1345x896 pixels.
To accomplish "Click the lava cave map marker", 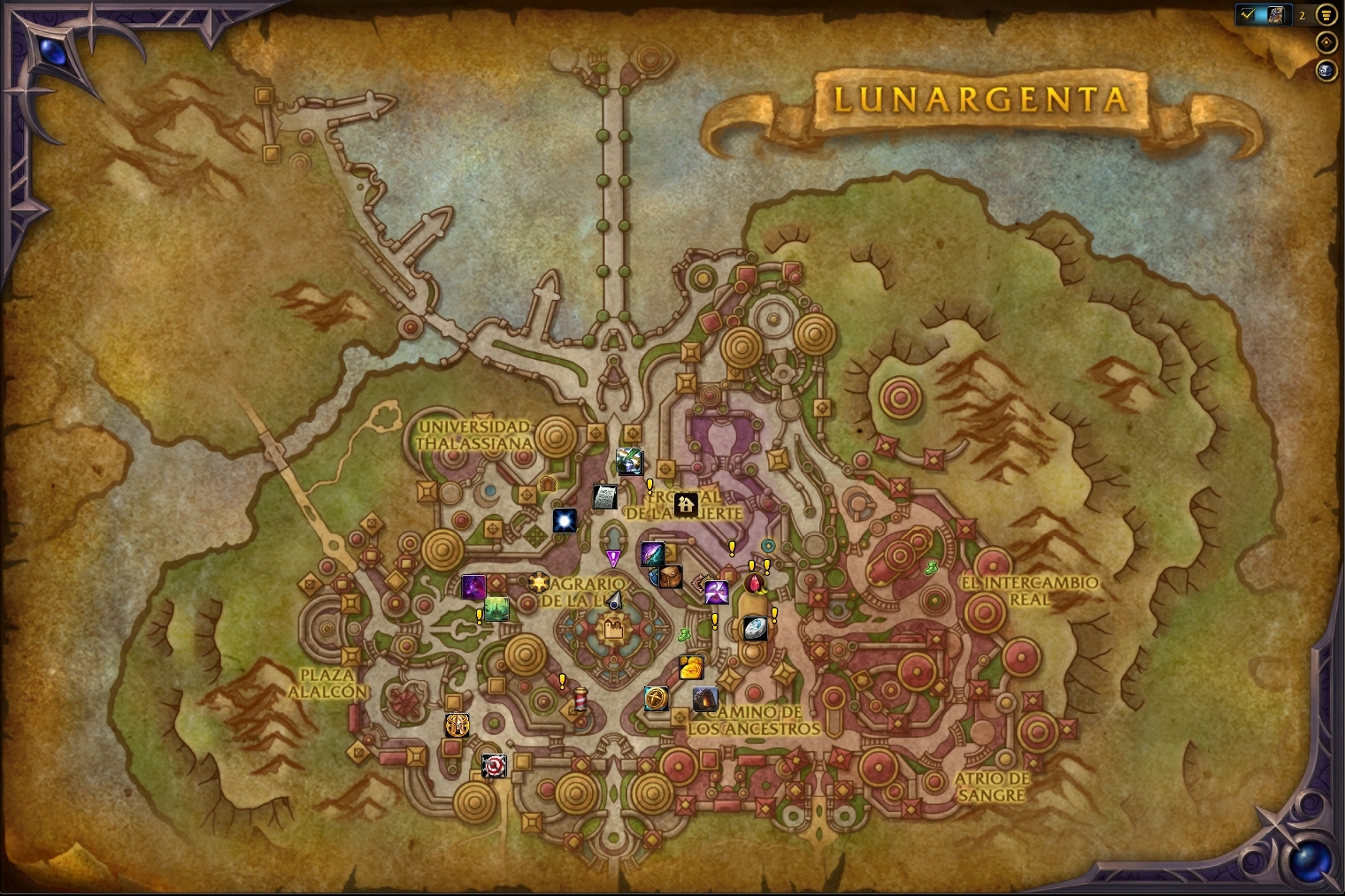I will pyautogui.click(x=705, y=700).
